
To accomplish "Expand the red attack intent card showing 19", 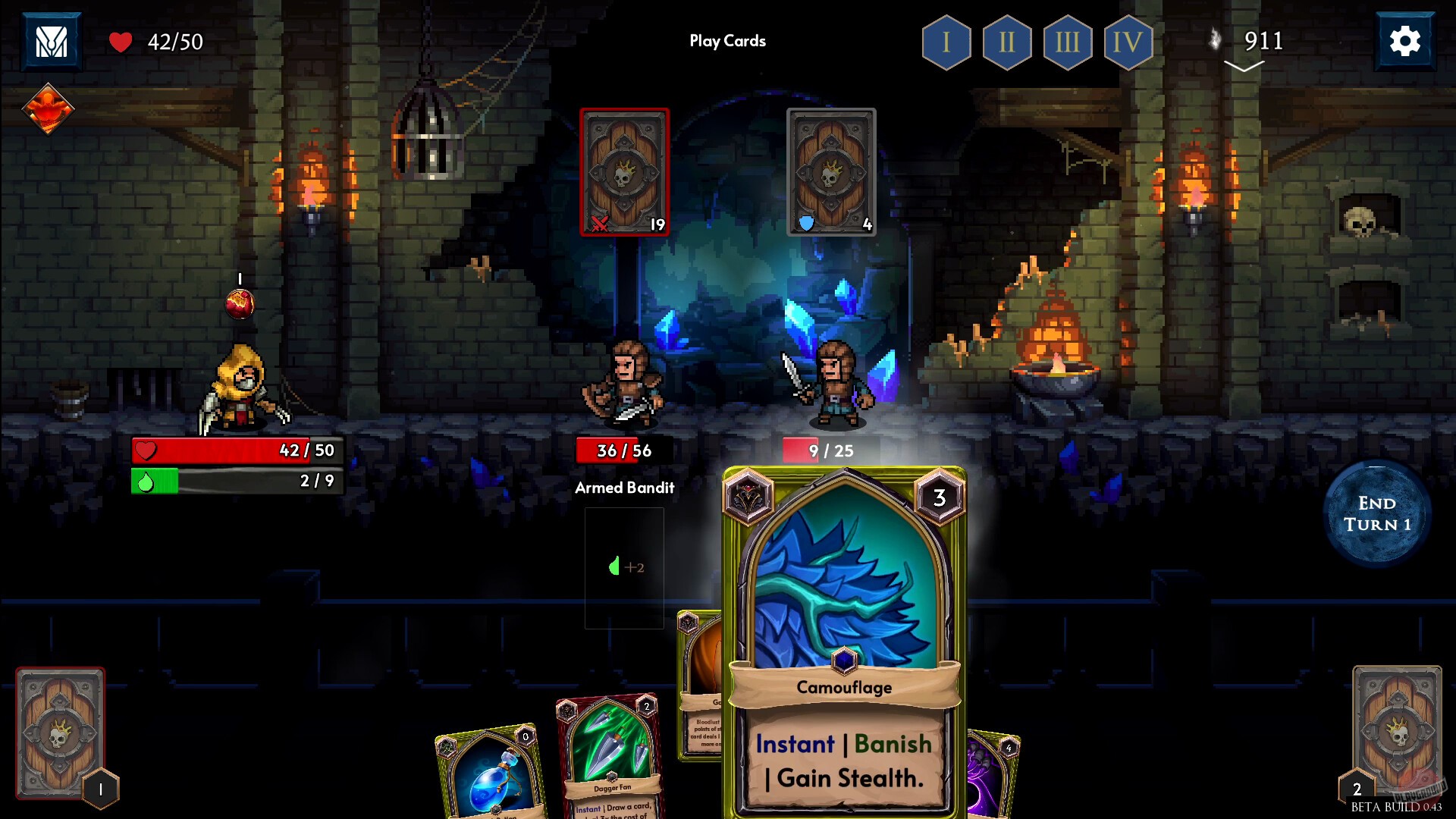I will pos(624,171).
